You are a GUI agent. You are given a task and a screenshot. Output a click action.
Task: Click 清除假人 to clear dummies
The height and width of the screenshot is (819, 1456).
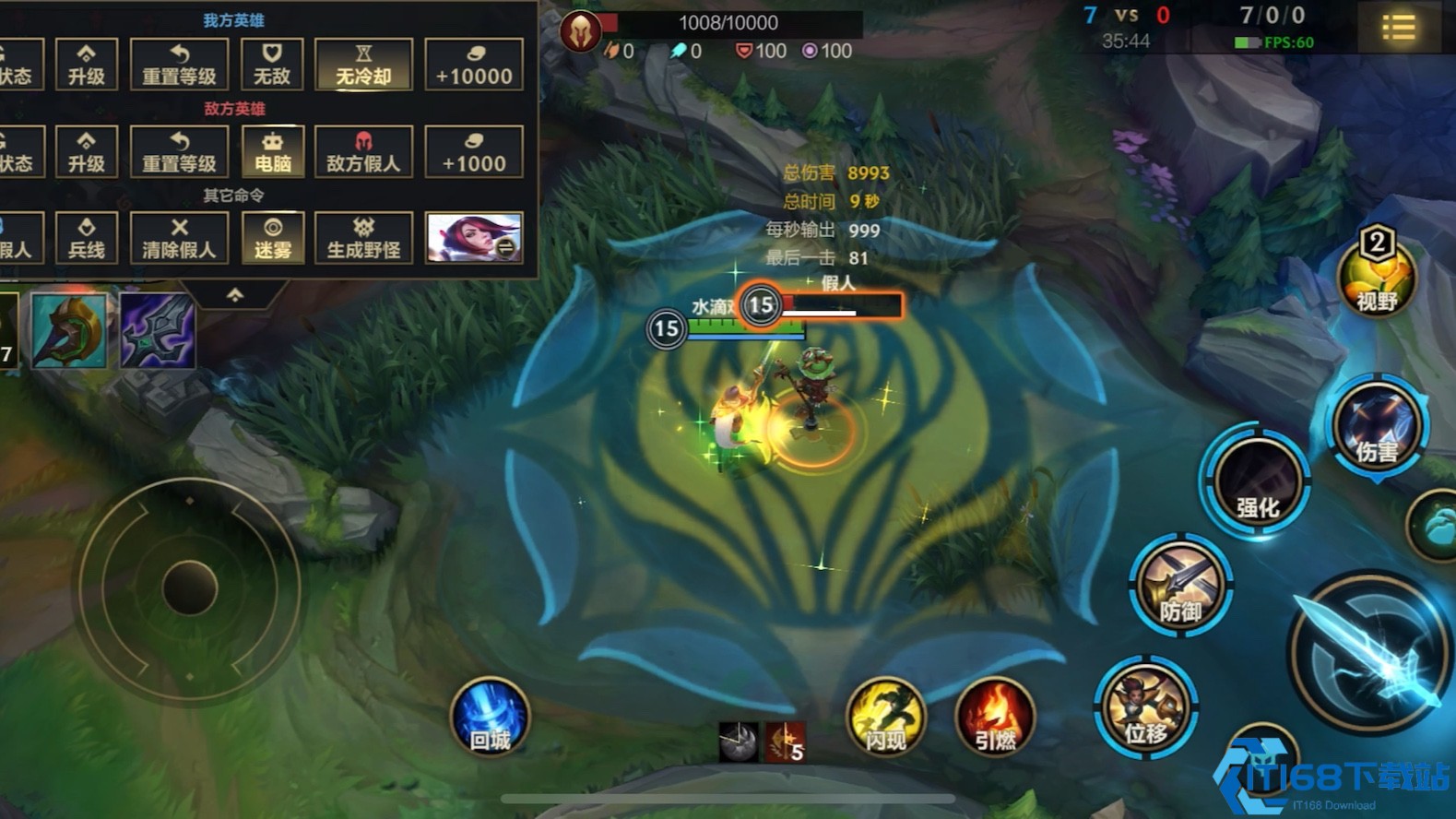click(179, 238)
